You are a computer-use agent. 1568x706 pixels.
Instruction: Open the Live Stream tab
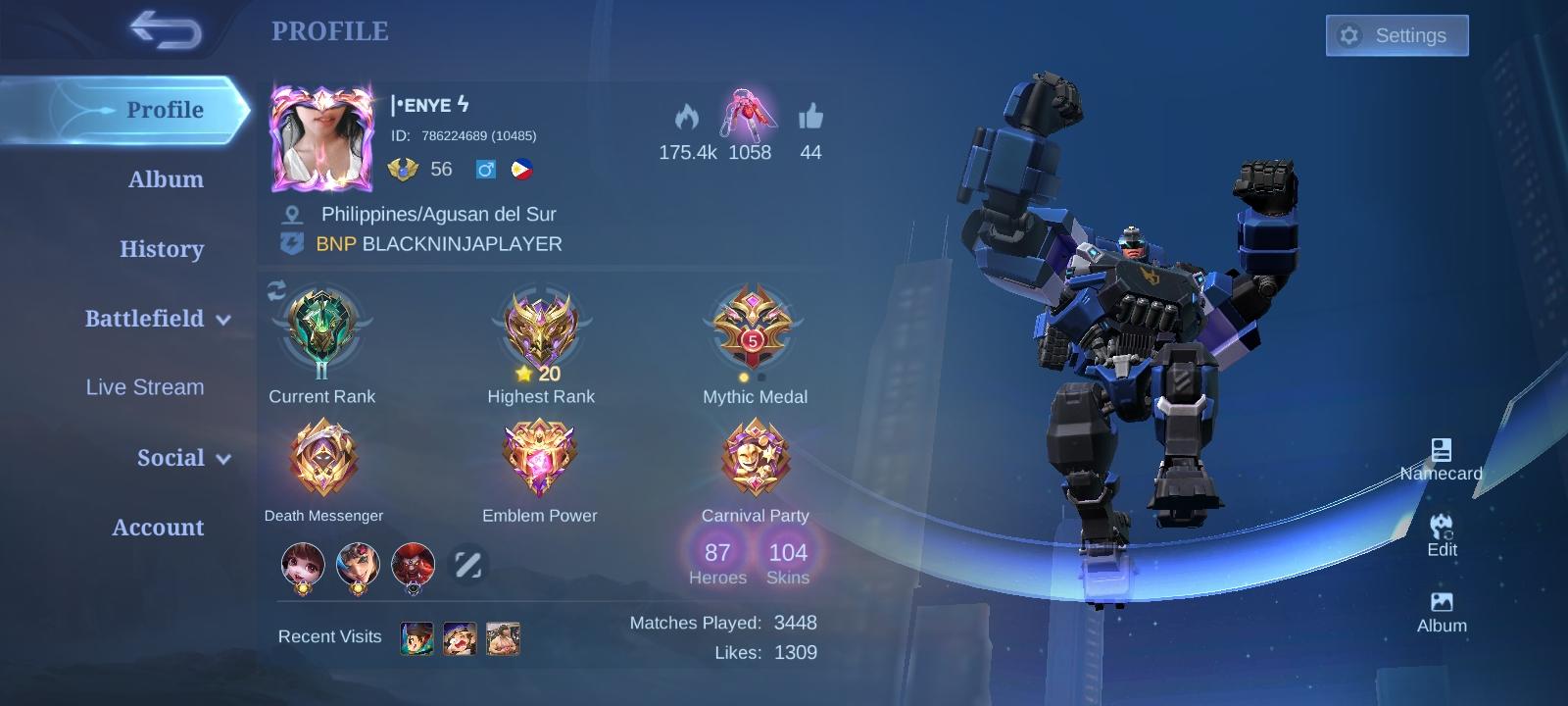[144, 387]
